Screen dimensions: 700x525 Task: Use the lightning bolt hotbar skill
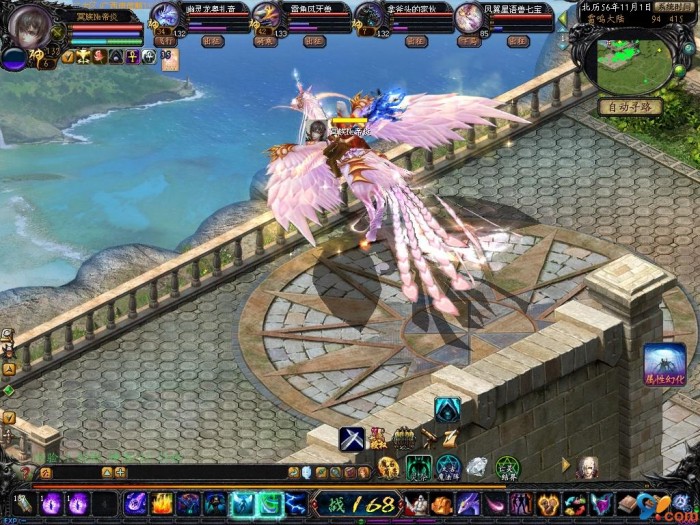[x=295, y=503]
